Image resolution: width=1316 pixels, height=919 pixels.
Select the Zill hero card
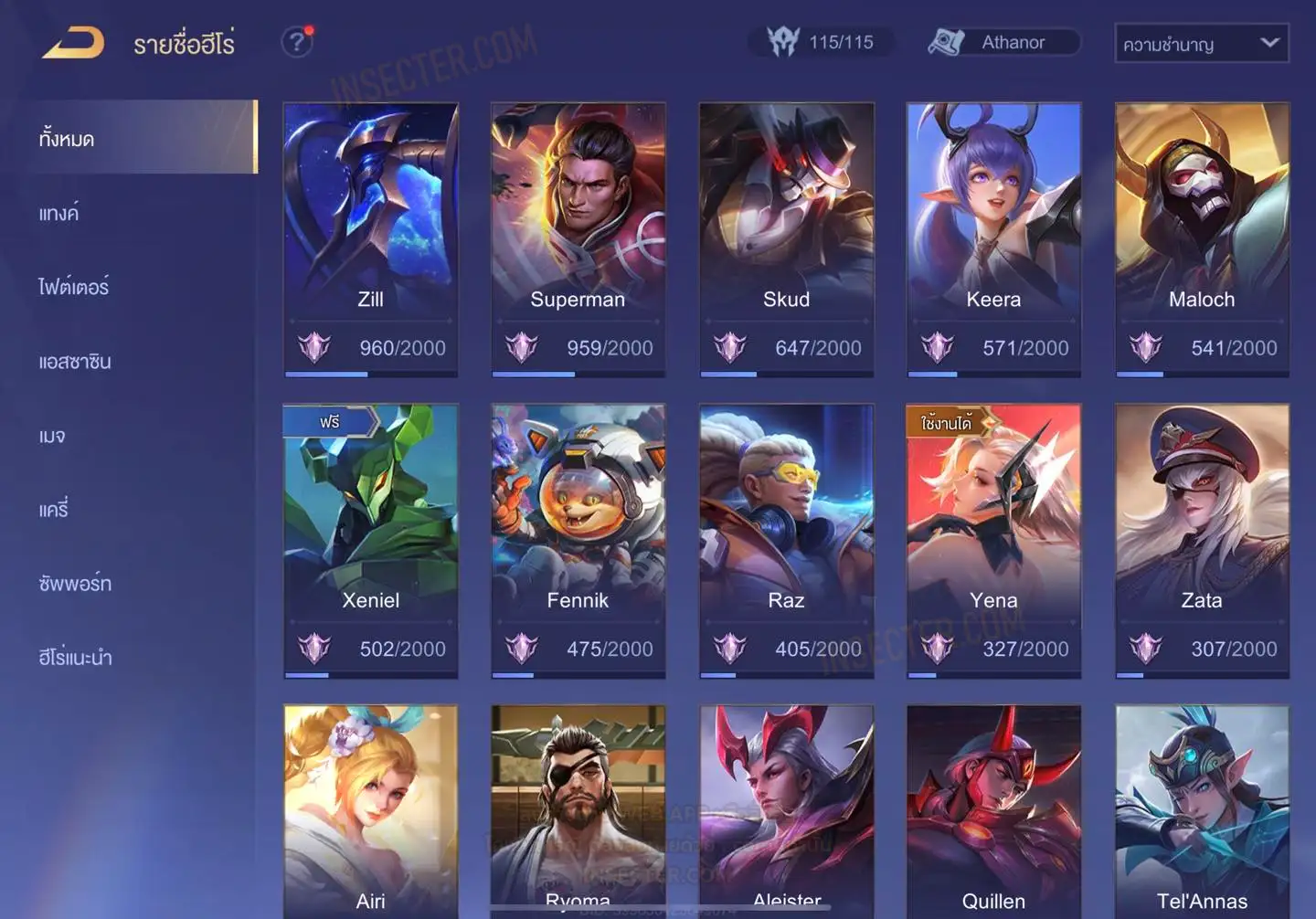(x=370, y=238)
